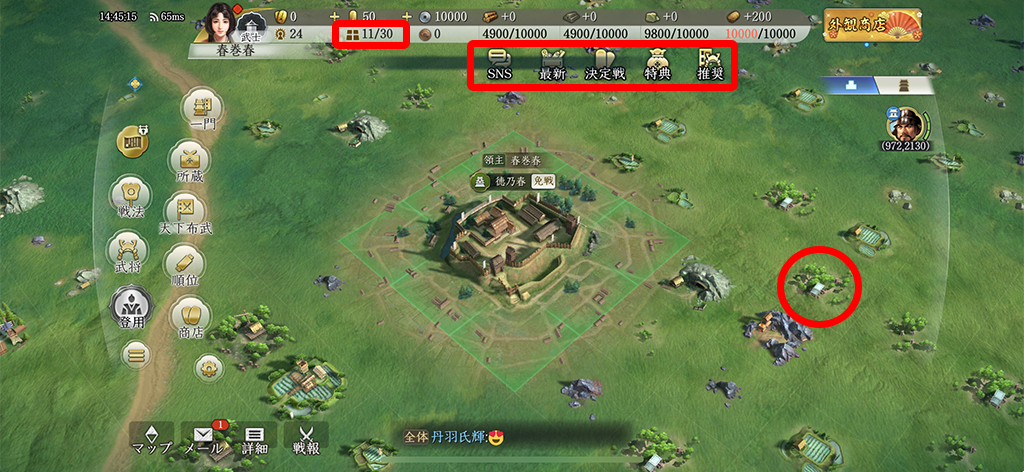View the 戦報 battle reports
The width and height of the screenshot is (1024, 472).
click(x=305, y=438)
